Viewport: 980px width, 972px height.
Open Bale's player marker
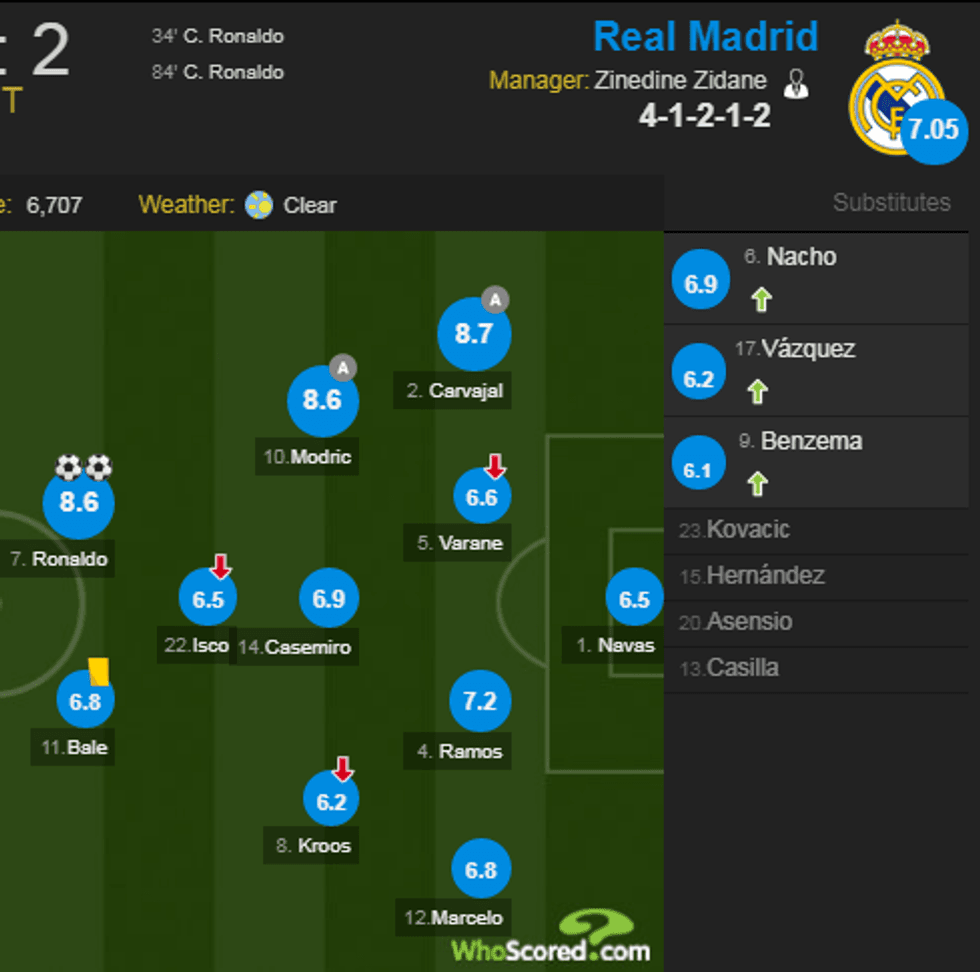[x=85, y=701]
